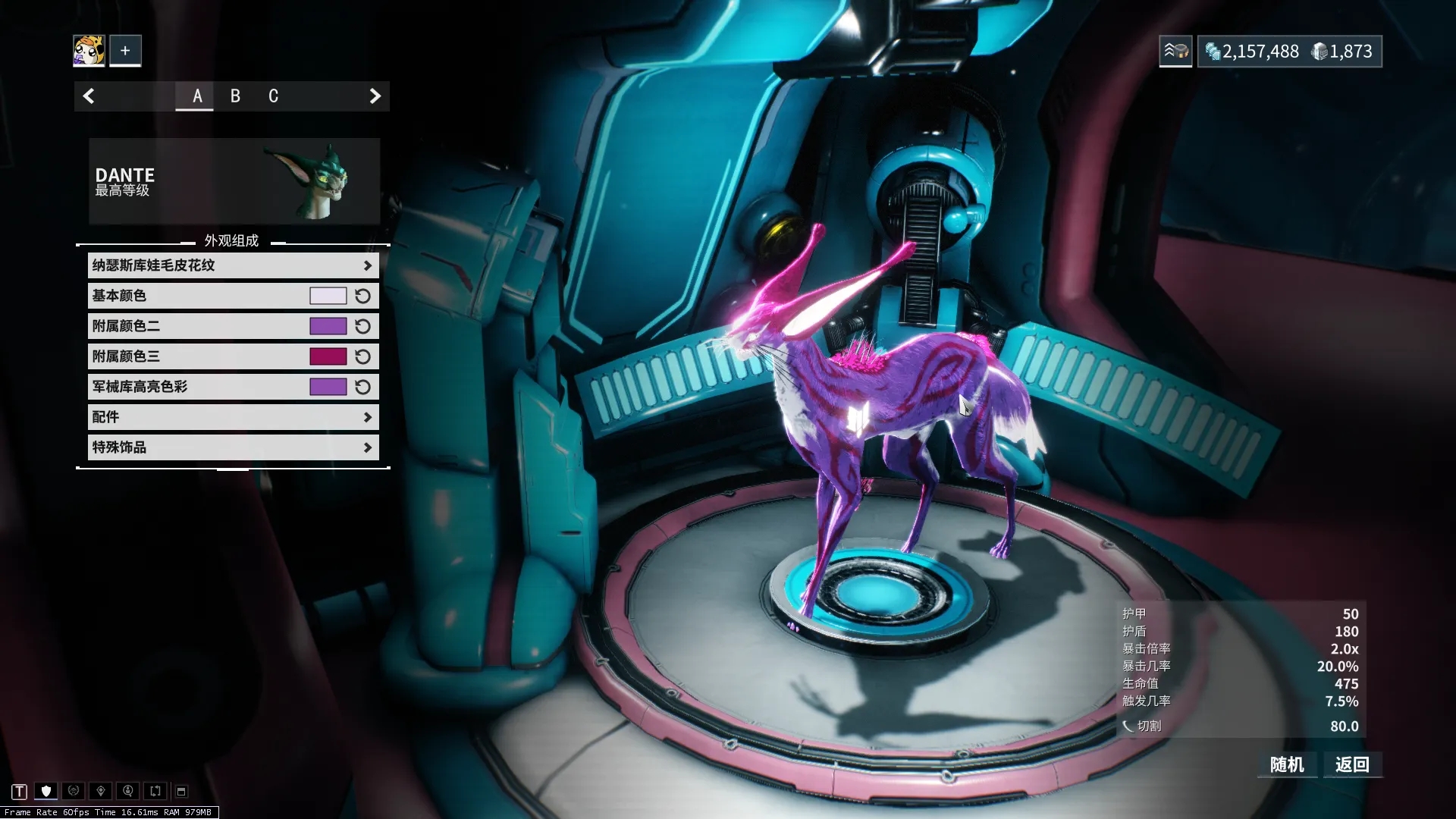1456x819 pixels.
Task: Change the 附属颜色三 crimson swatch
Action: click(x=328, y=356)
